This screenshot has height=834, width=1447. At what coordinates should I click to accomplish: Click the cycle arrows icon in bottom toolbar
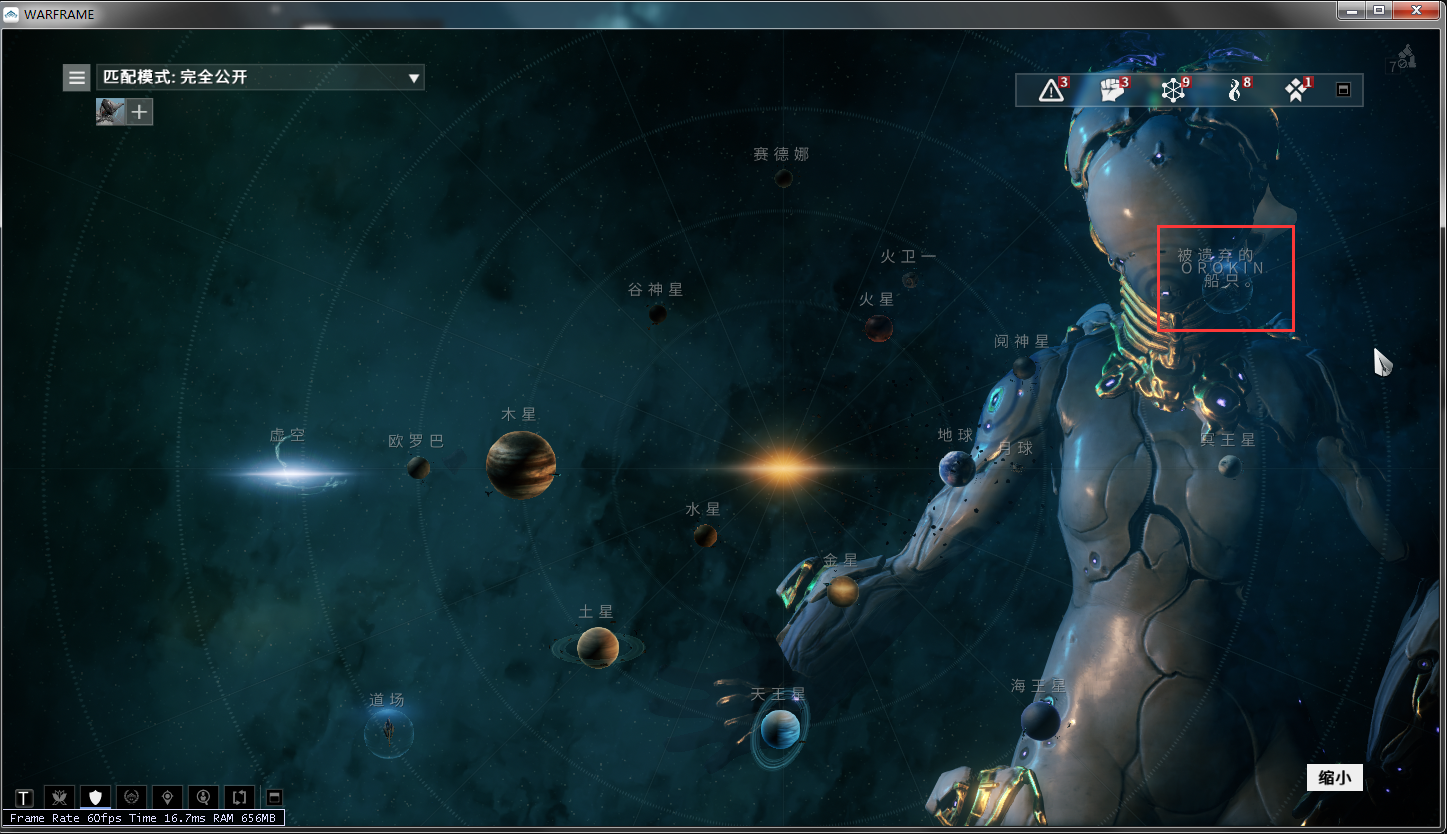tap(239, 797)
